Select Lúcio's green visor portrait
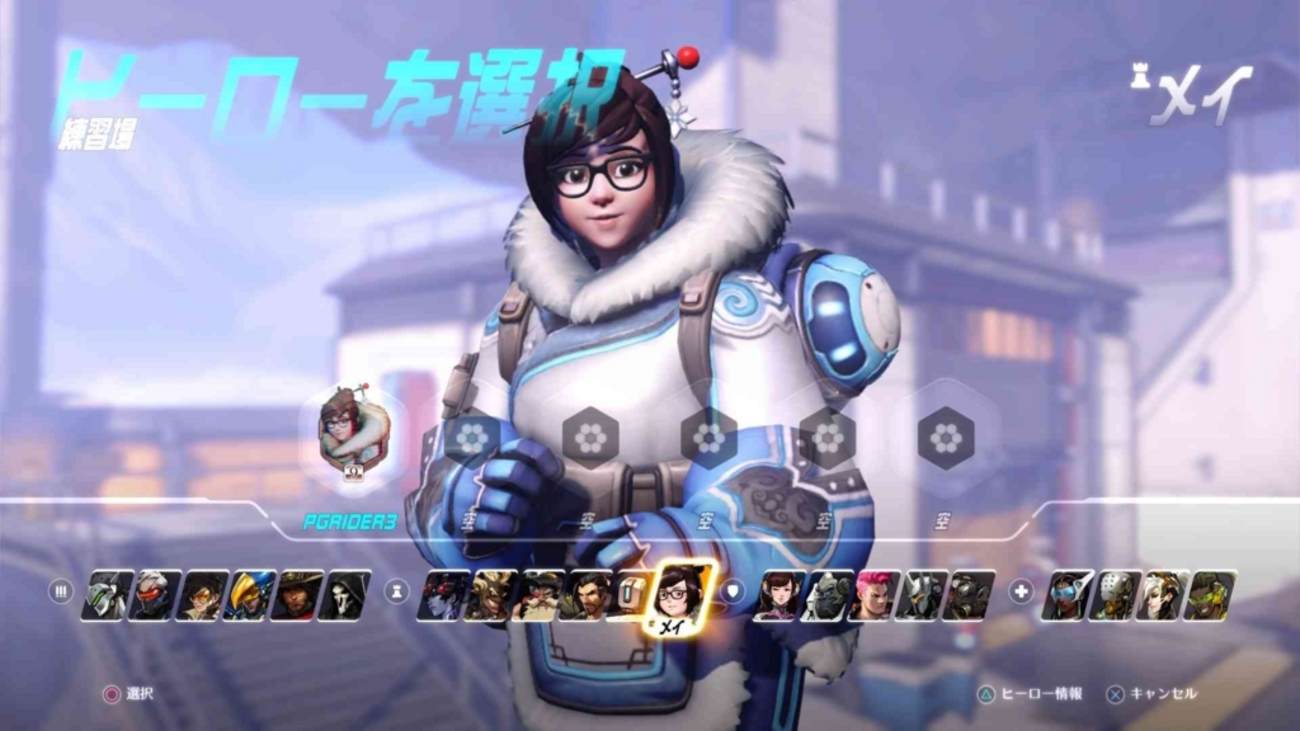1300x731 pixels. tap(1210, 595)
